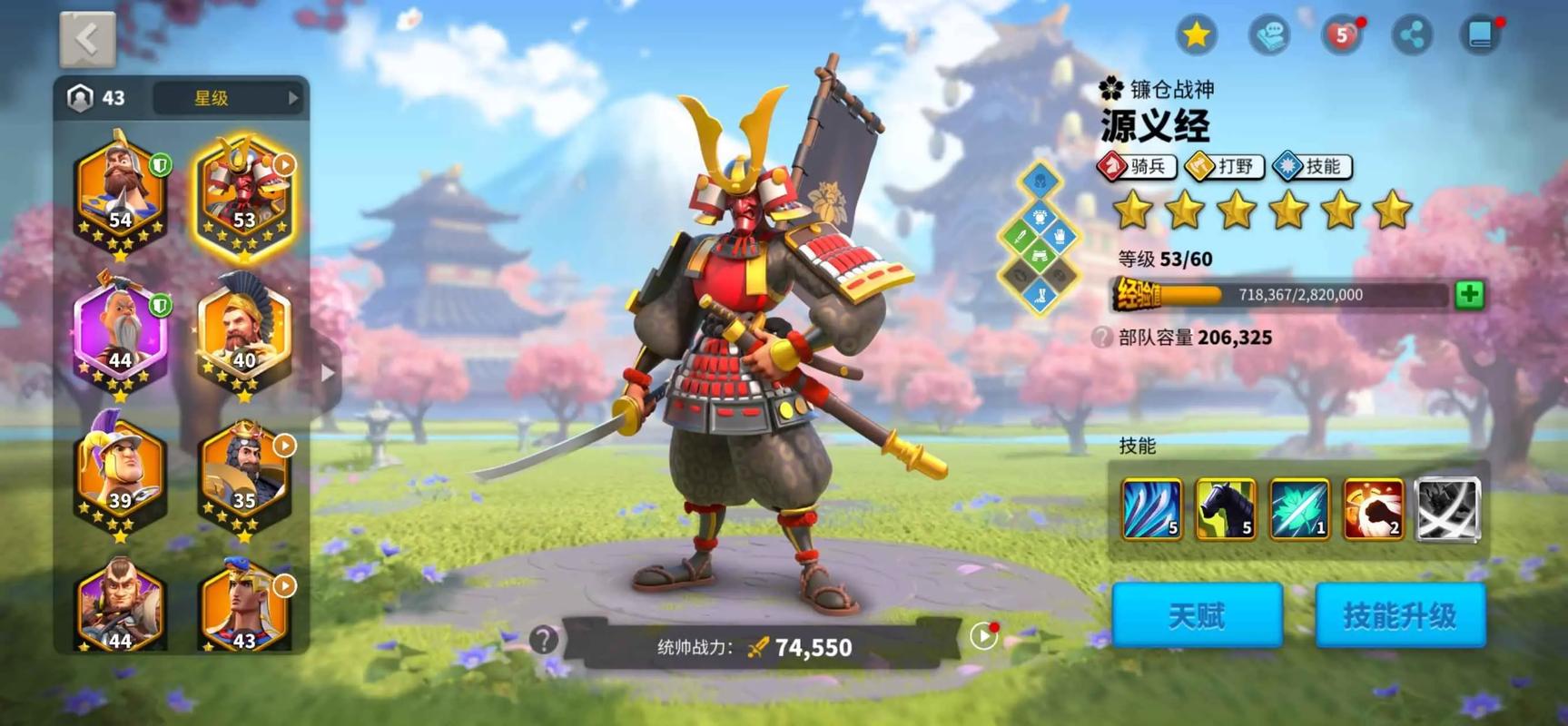Open the heart icon showing 5 notifications
This screenshot has width=1568, height=726.
click(1338, 34)
